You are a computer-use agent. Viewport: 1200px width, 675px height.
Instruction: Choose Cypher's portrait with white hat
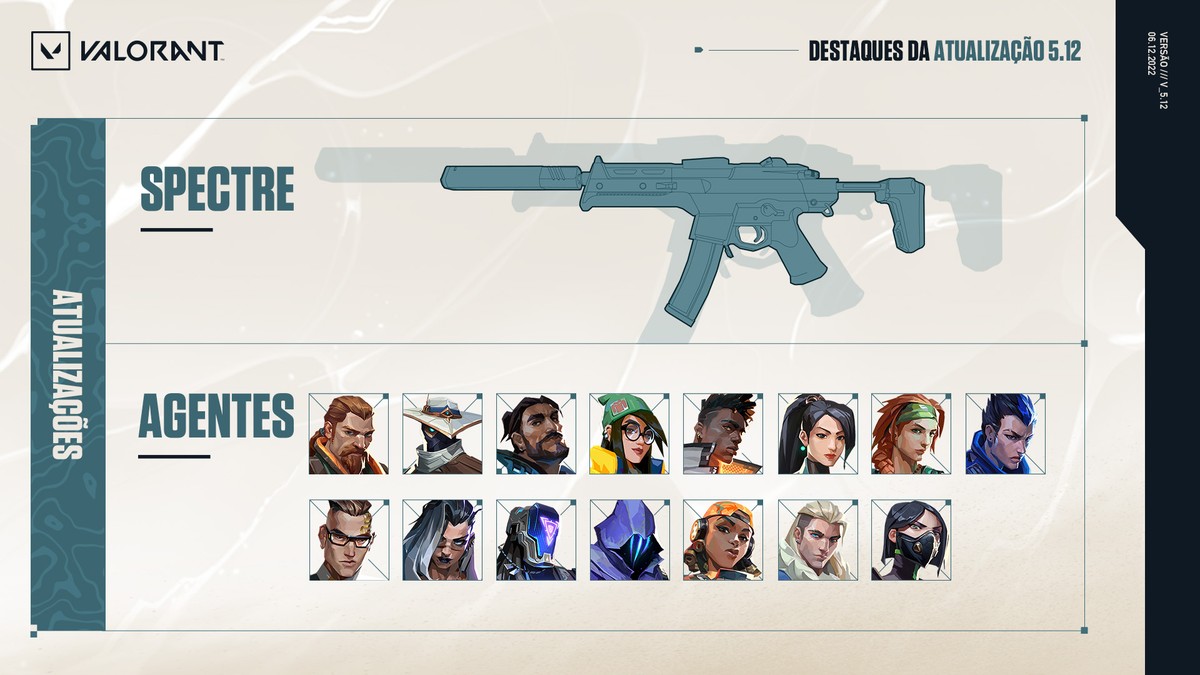442,433
